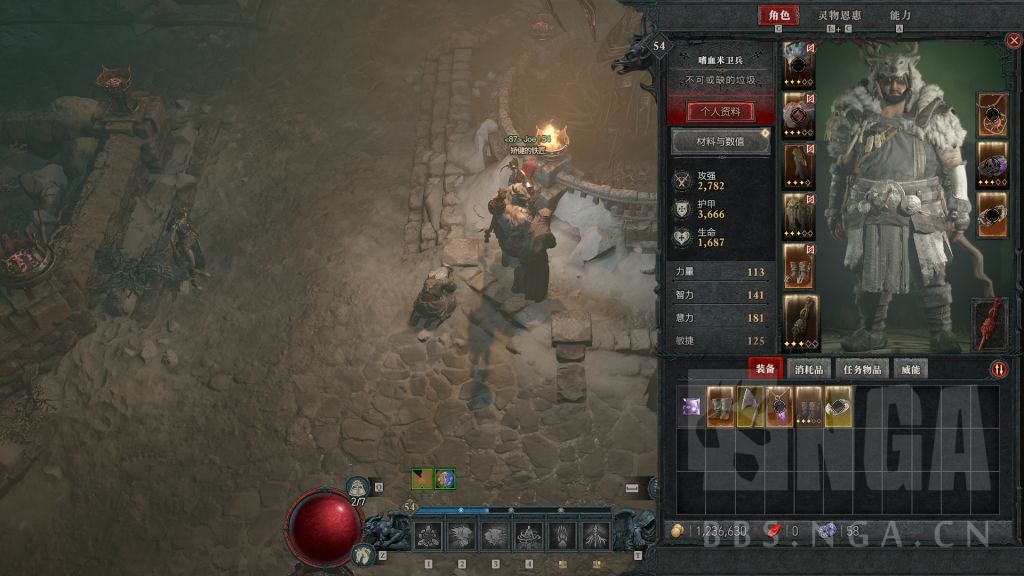
Task: Select the red staff weapon slot
Action: point(989,324)
